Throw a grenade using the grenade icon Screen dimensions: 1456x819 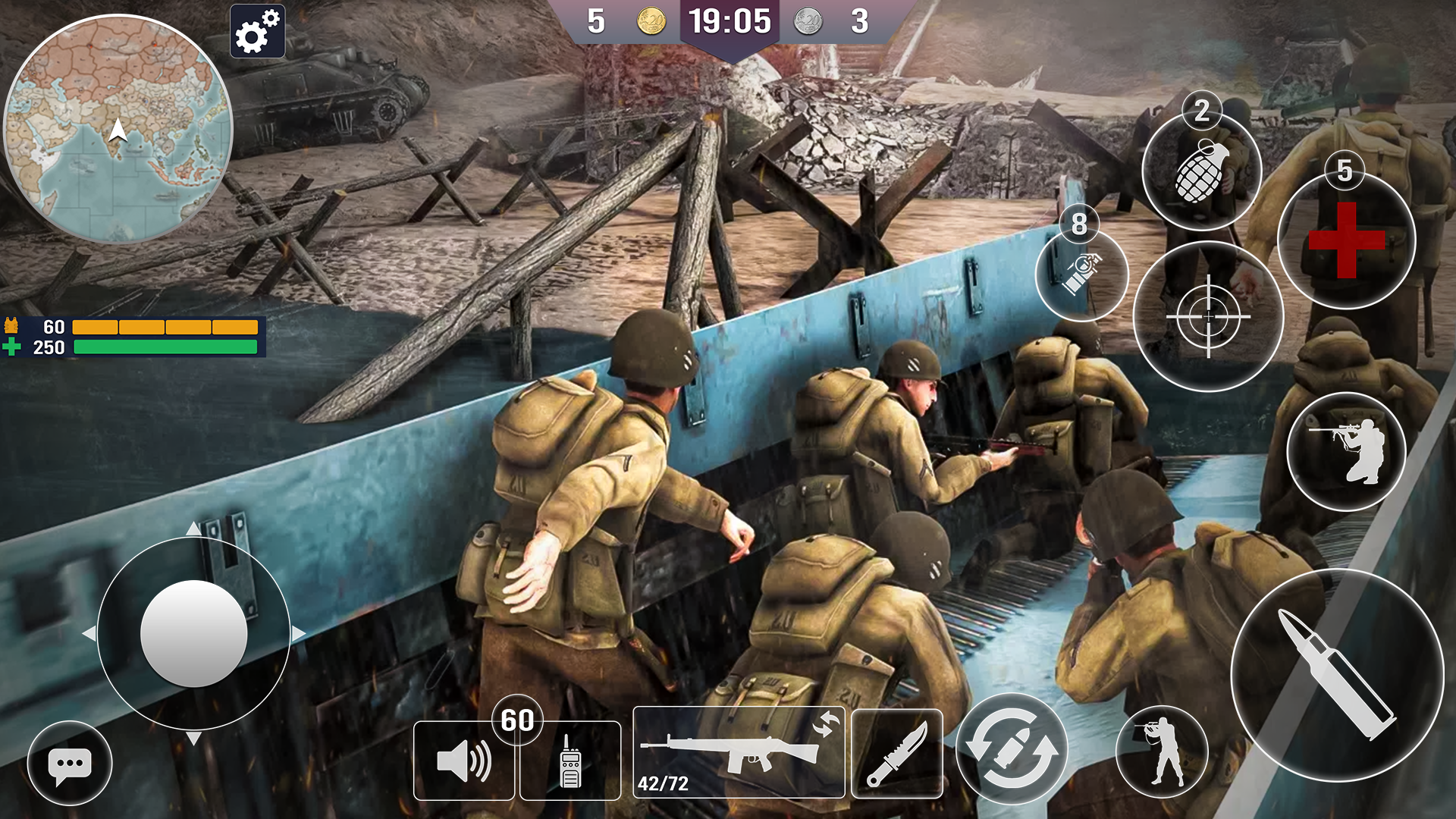pyautogui.click(x=1200, y=173)
